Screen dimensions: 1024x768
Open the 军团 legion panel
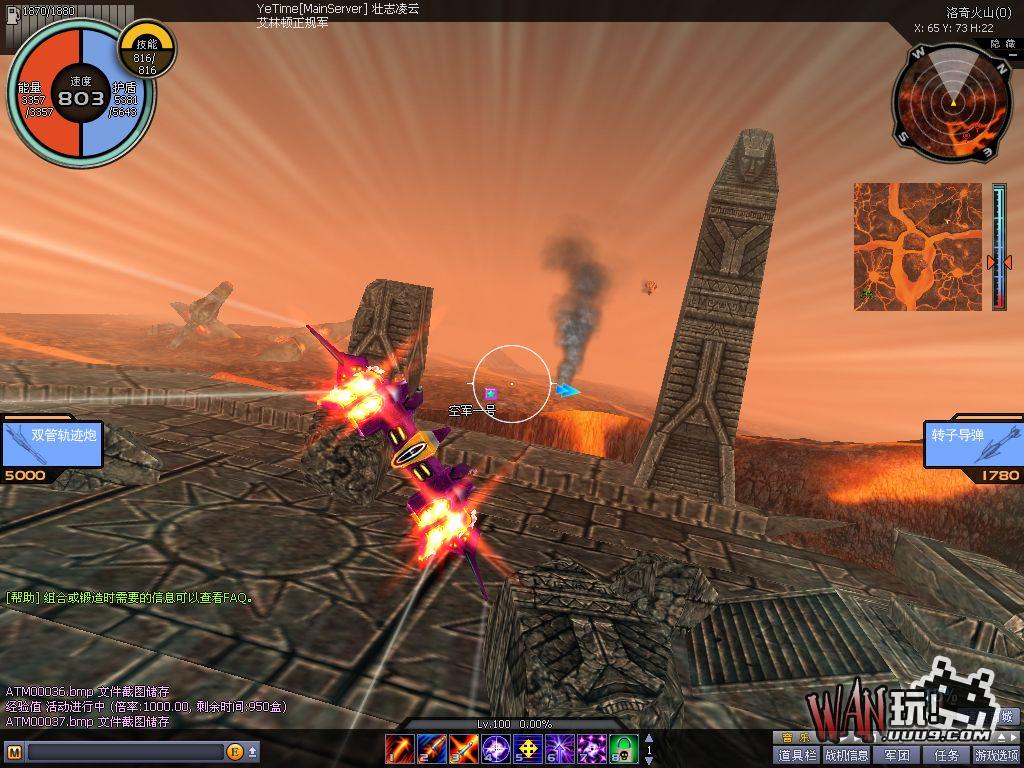click(897, 755)
